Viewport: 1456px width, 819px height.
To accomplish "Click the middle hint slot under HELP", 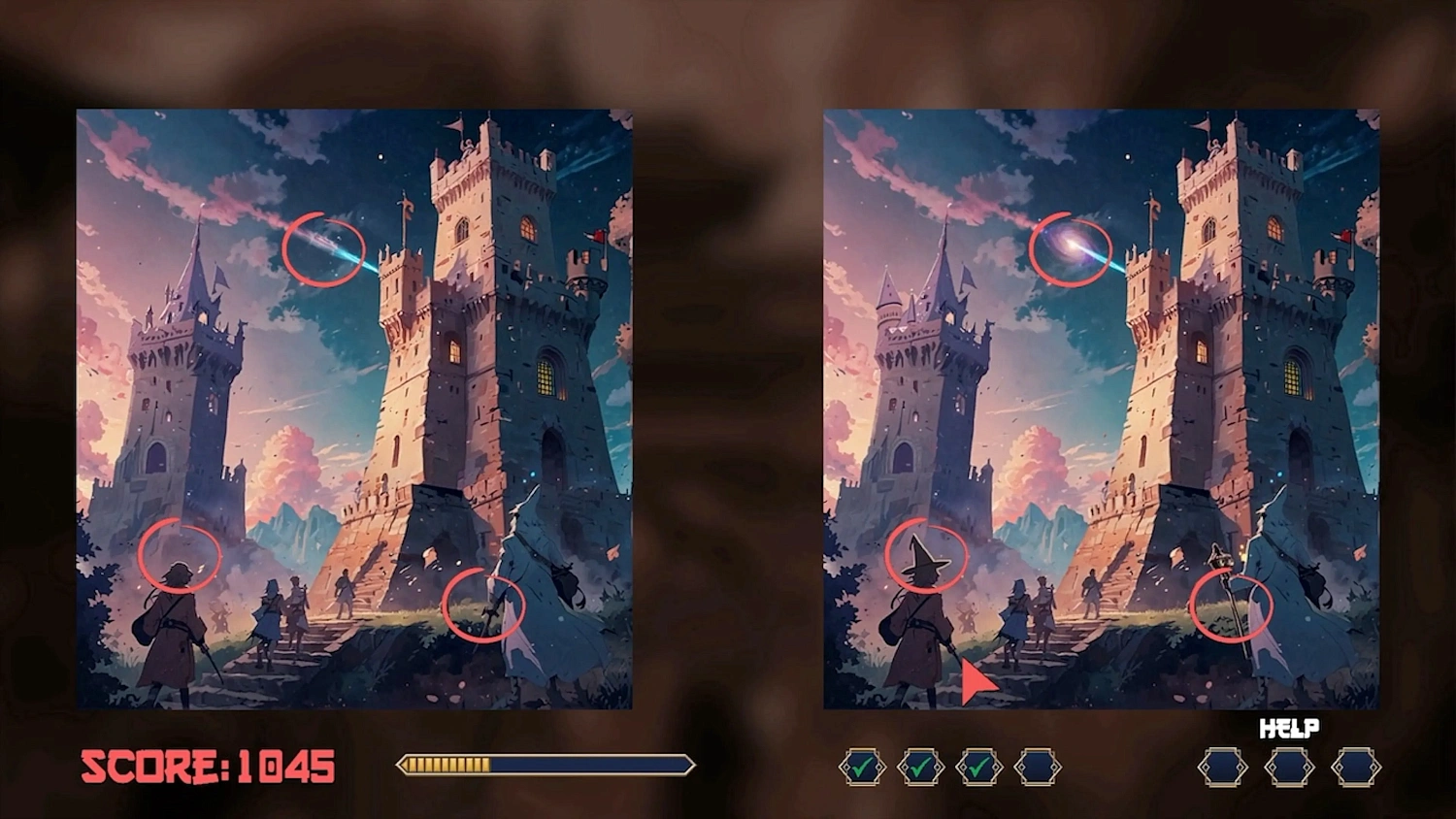I will coord(1288,767).
